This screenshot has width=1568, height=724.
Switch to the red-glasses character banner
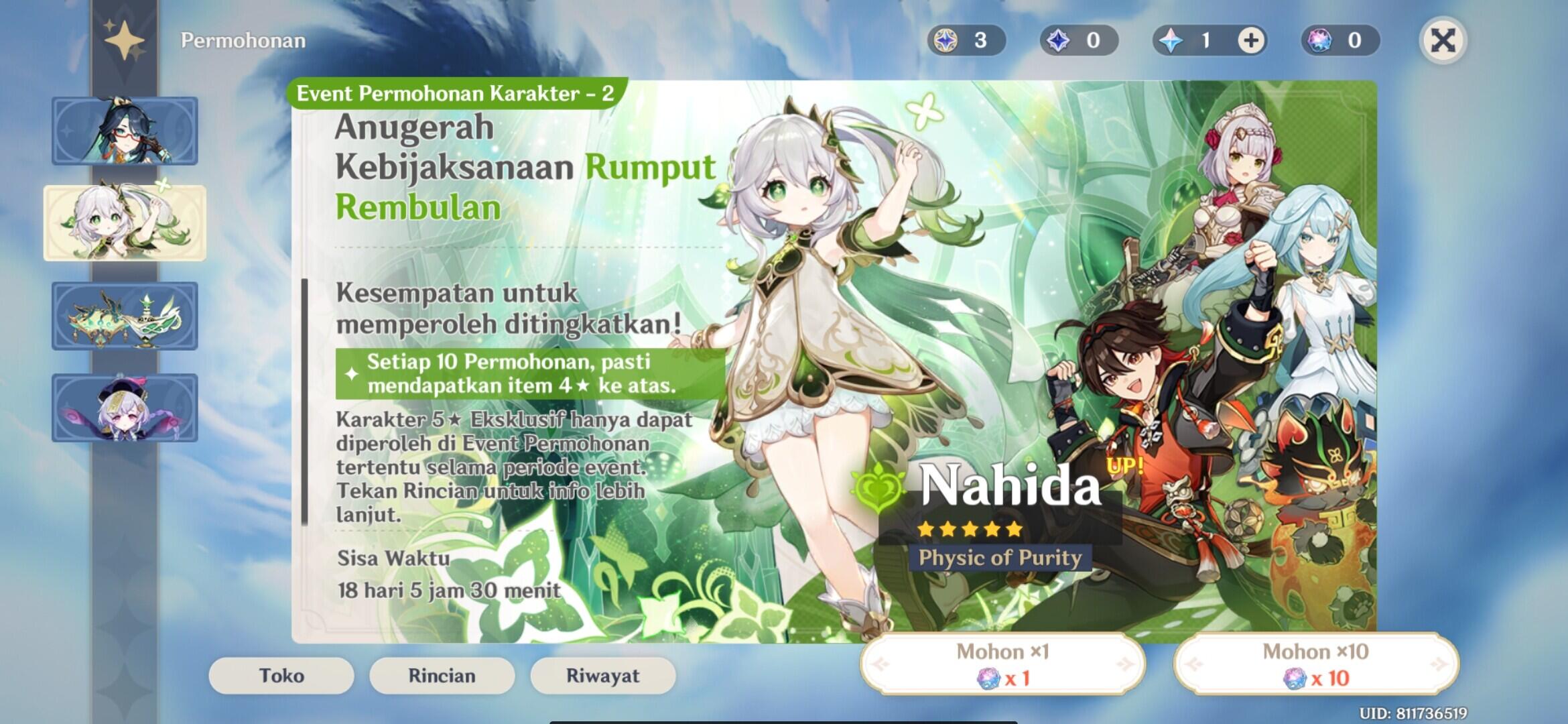125,131
